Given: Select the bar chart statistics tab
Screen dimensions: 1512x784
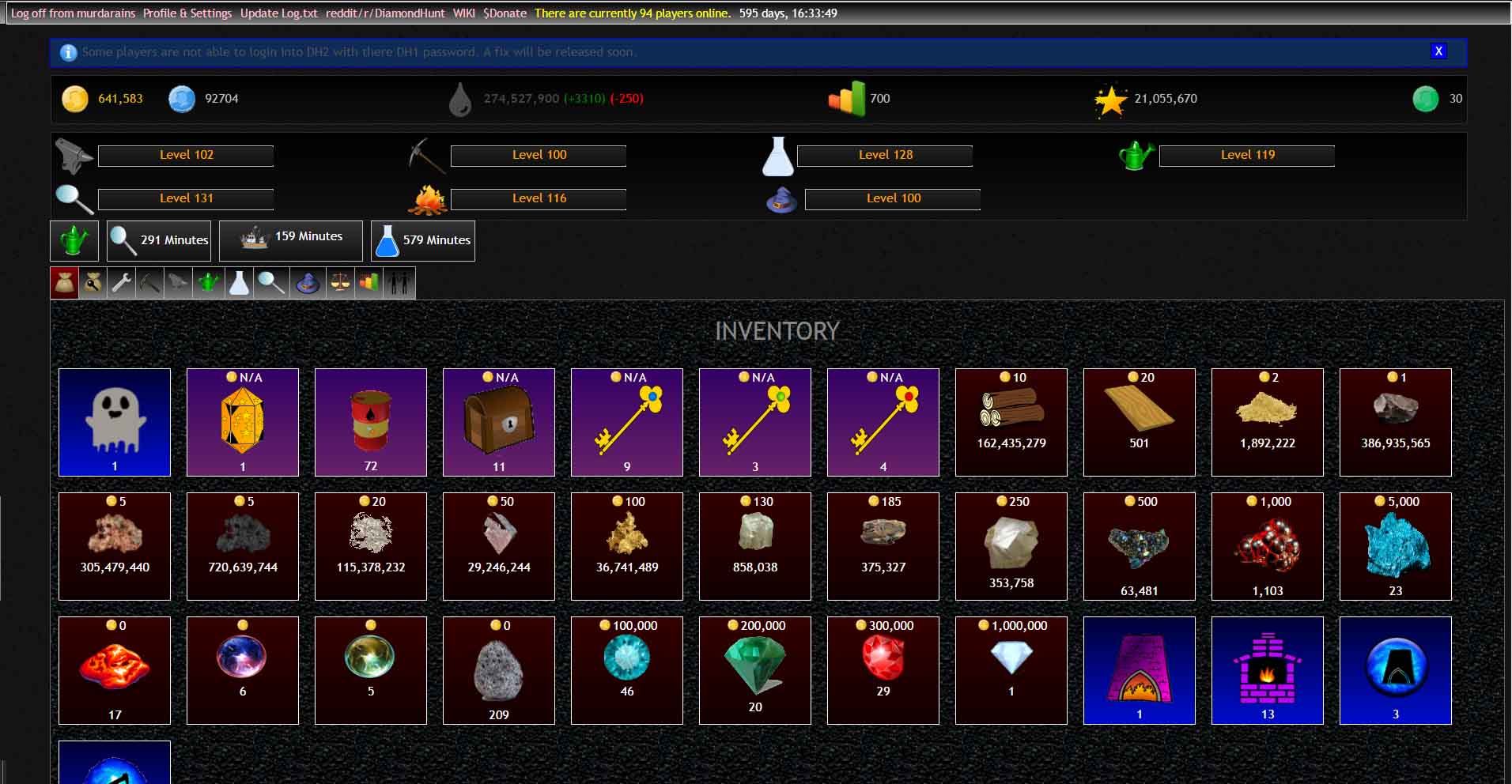Looking at the screenshot, I should pyautogui.click(x=369, y=282).
